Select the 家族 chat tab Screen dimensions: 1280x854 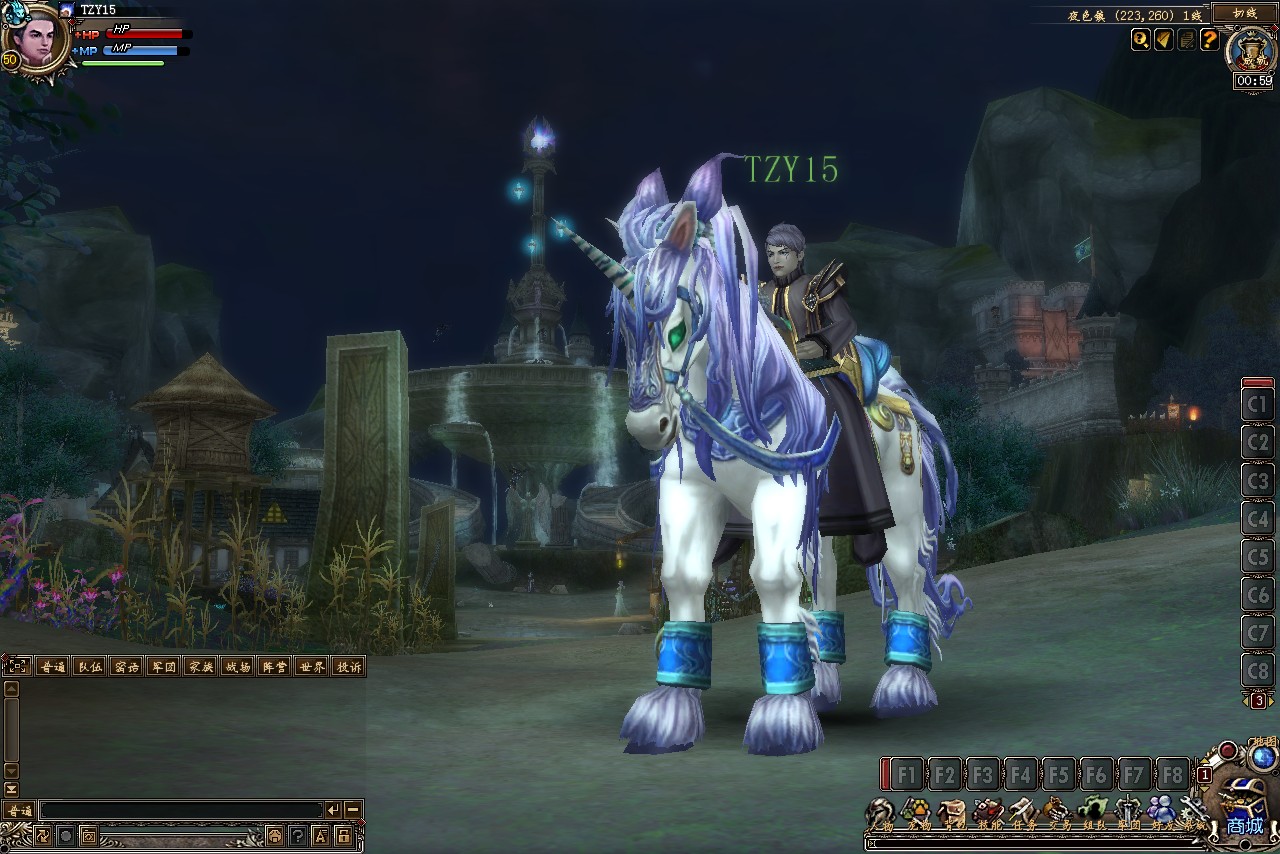coord(200,666)
